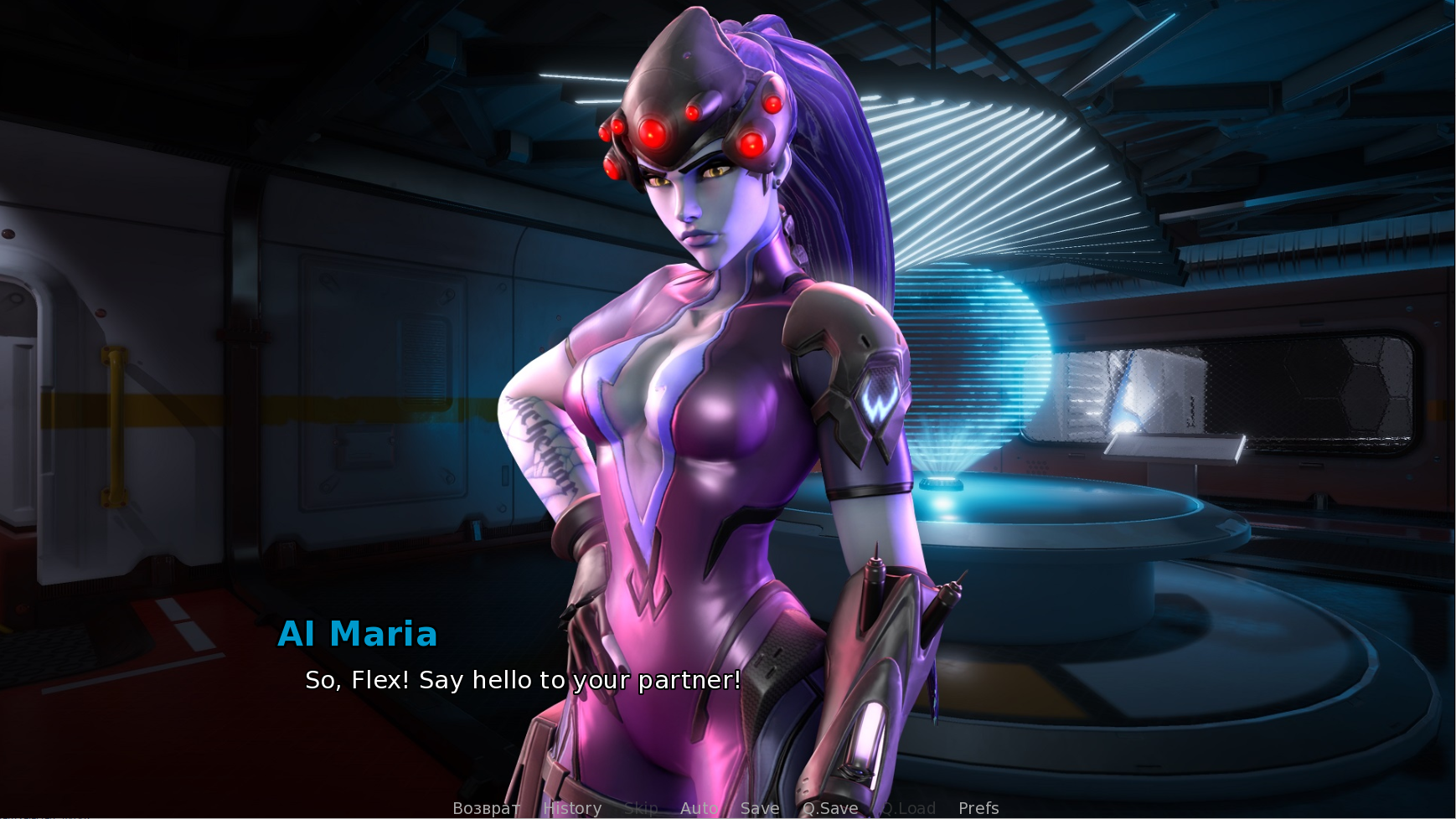The height and width of the screenshot is (819, 1456).
Task: Open the Prefs settings menu
Action: (978, 808)
